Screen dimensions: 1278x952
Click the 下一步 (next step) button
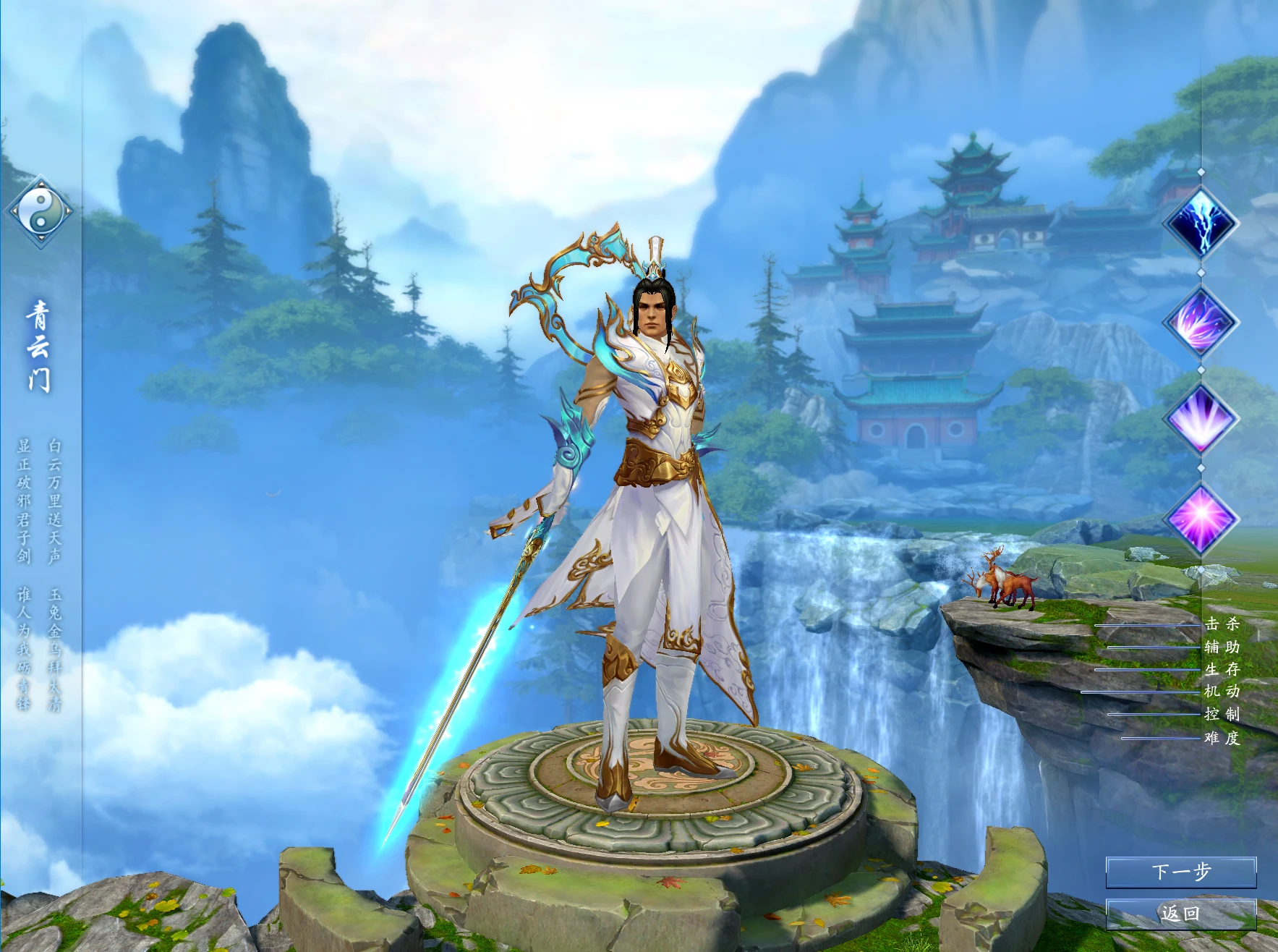(1180, 872)
